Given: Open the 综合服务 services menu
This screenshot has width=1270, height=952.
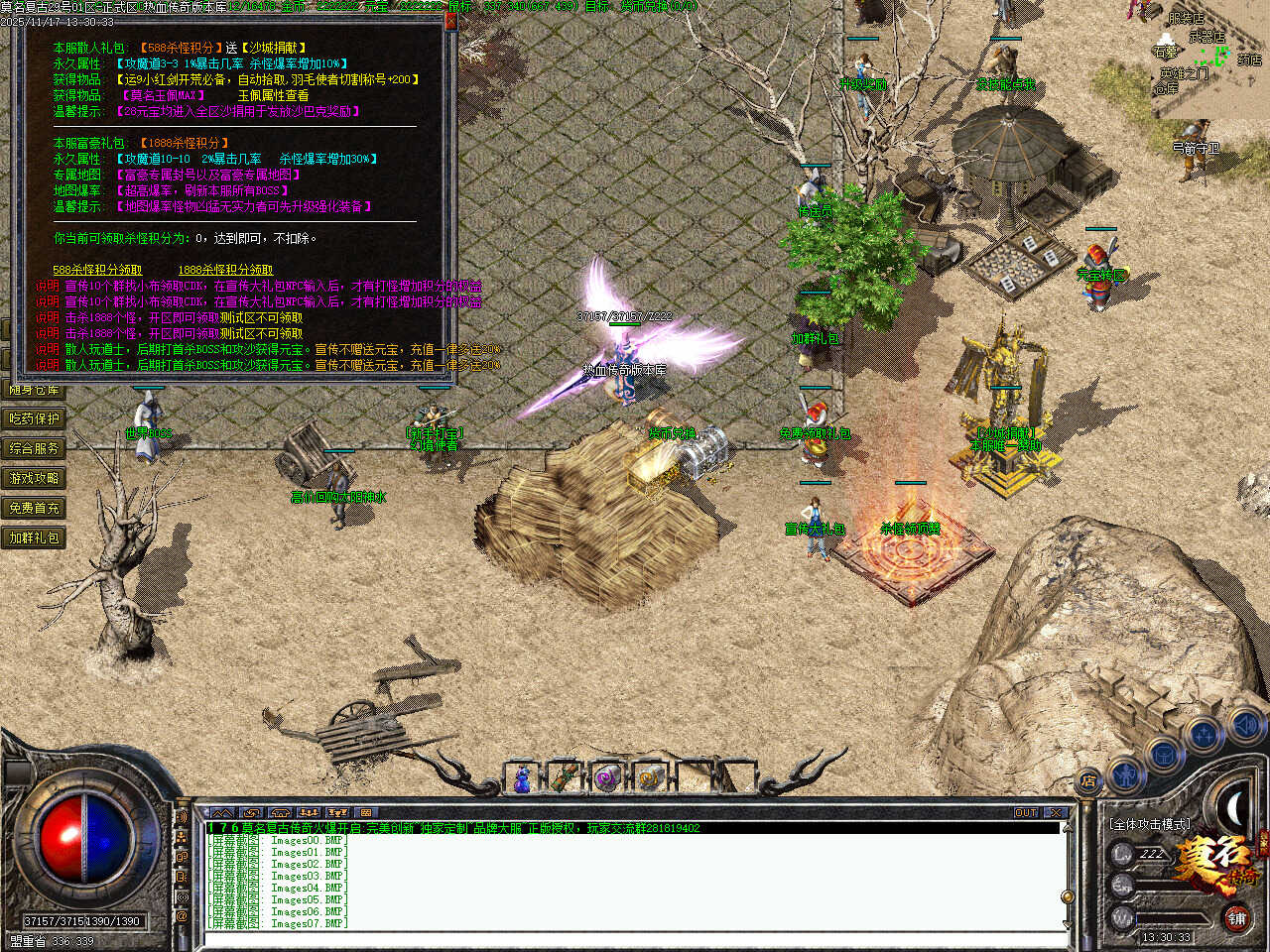Looking at the screenshot, I should tap(35, 448).
